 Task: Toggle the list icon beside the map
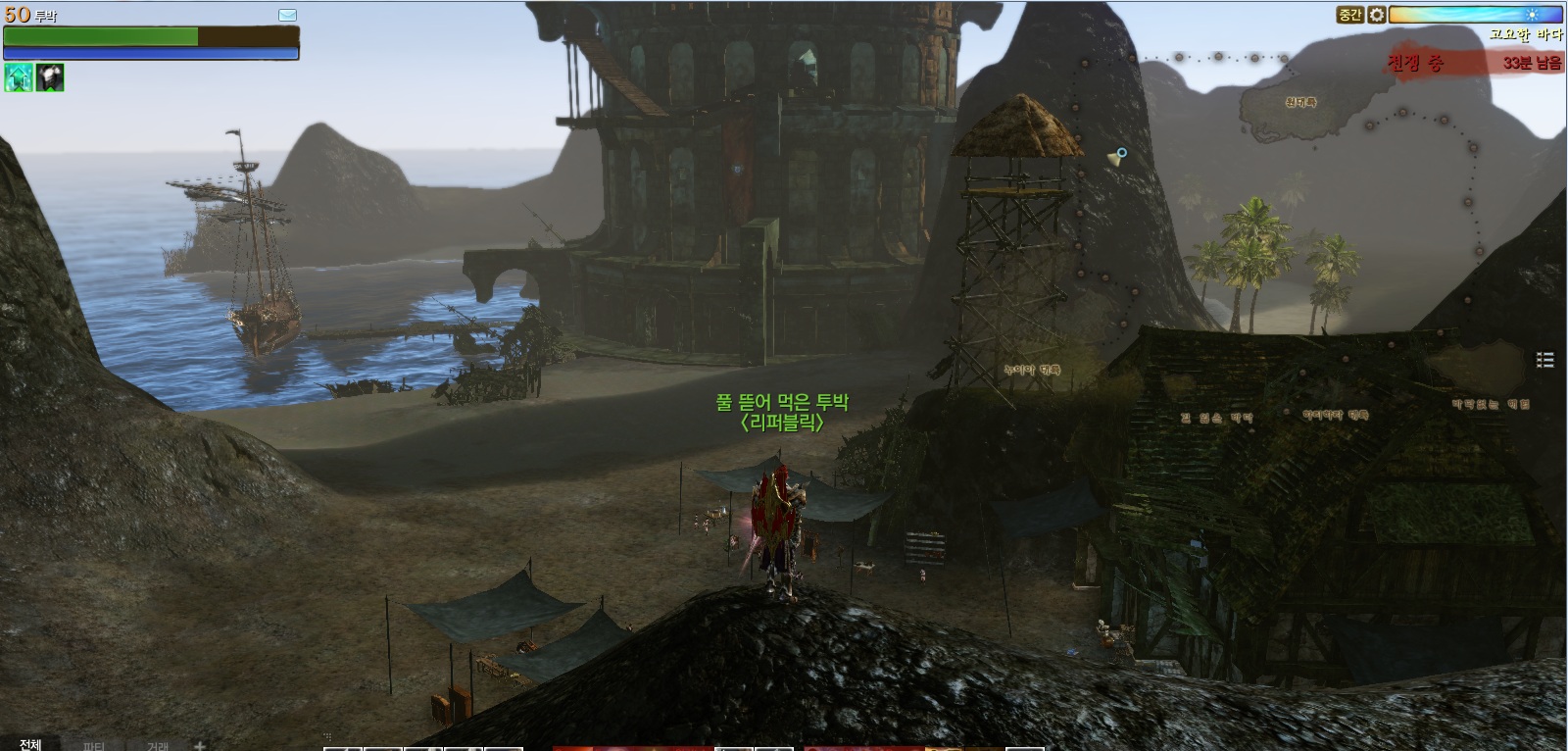click(x=1545, y=360)
